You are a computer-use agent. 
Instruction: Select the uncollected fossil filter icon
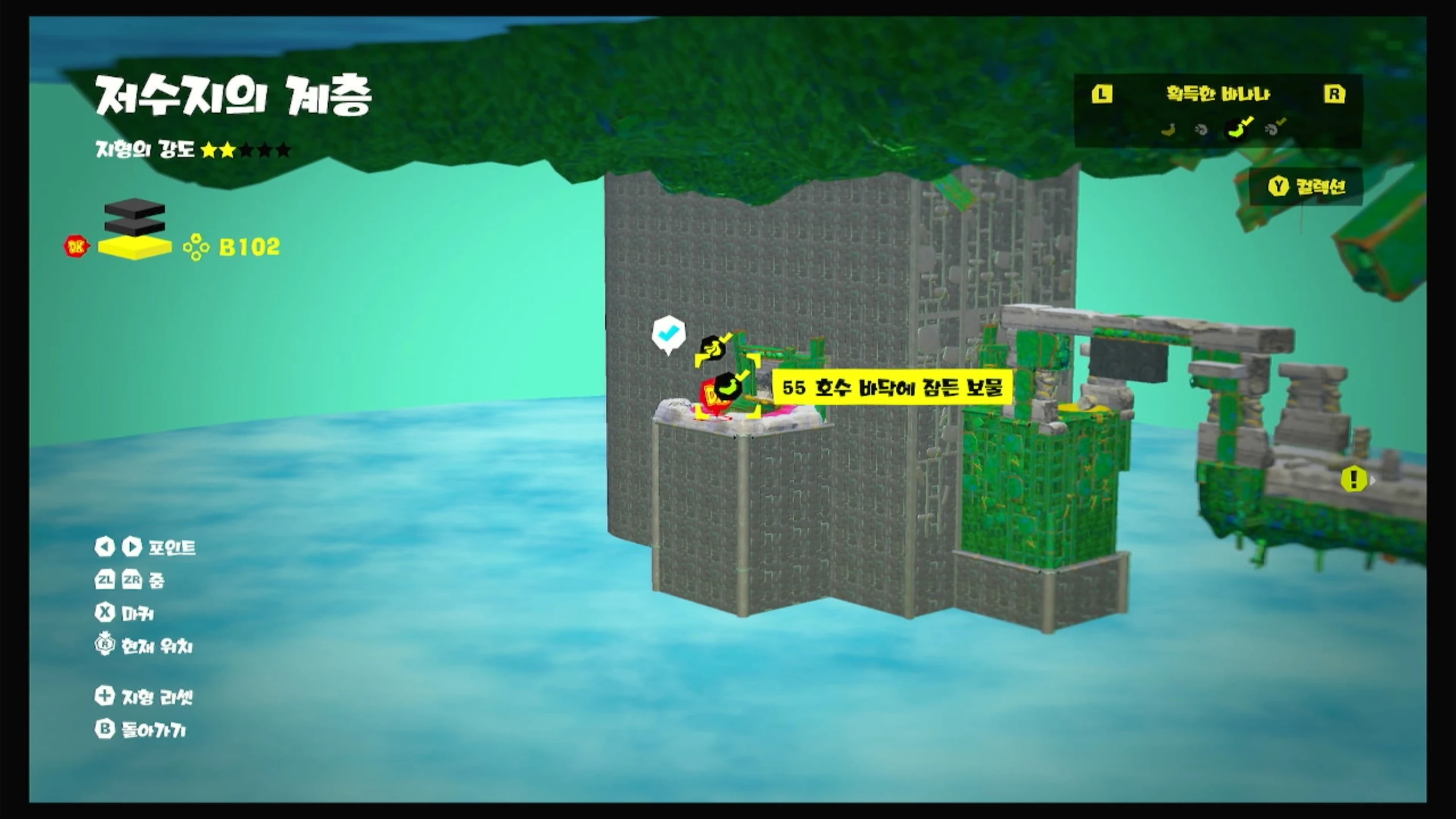[1202, 130]
